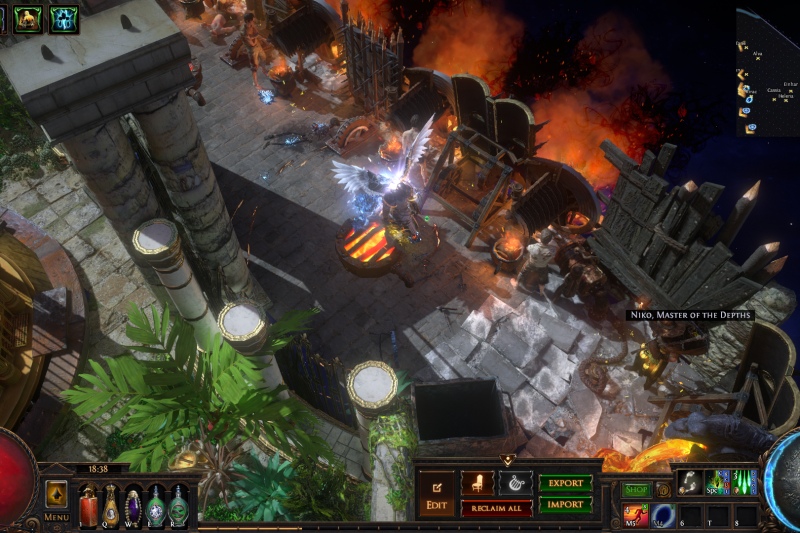Activate the red running figure skill
The height and width of the screenshot is (533, 800).
pyautogui.click(x=635, y=515)
